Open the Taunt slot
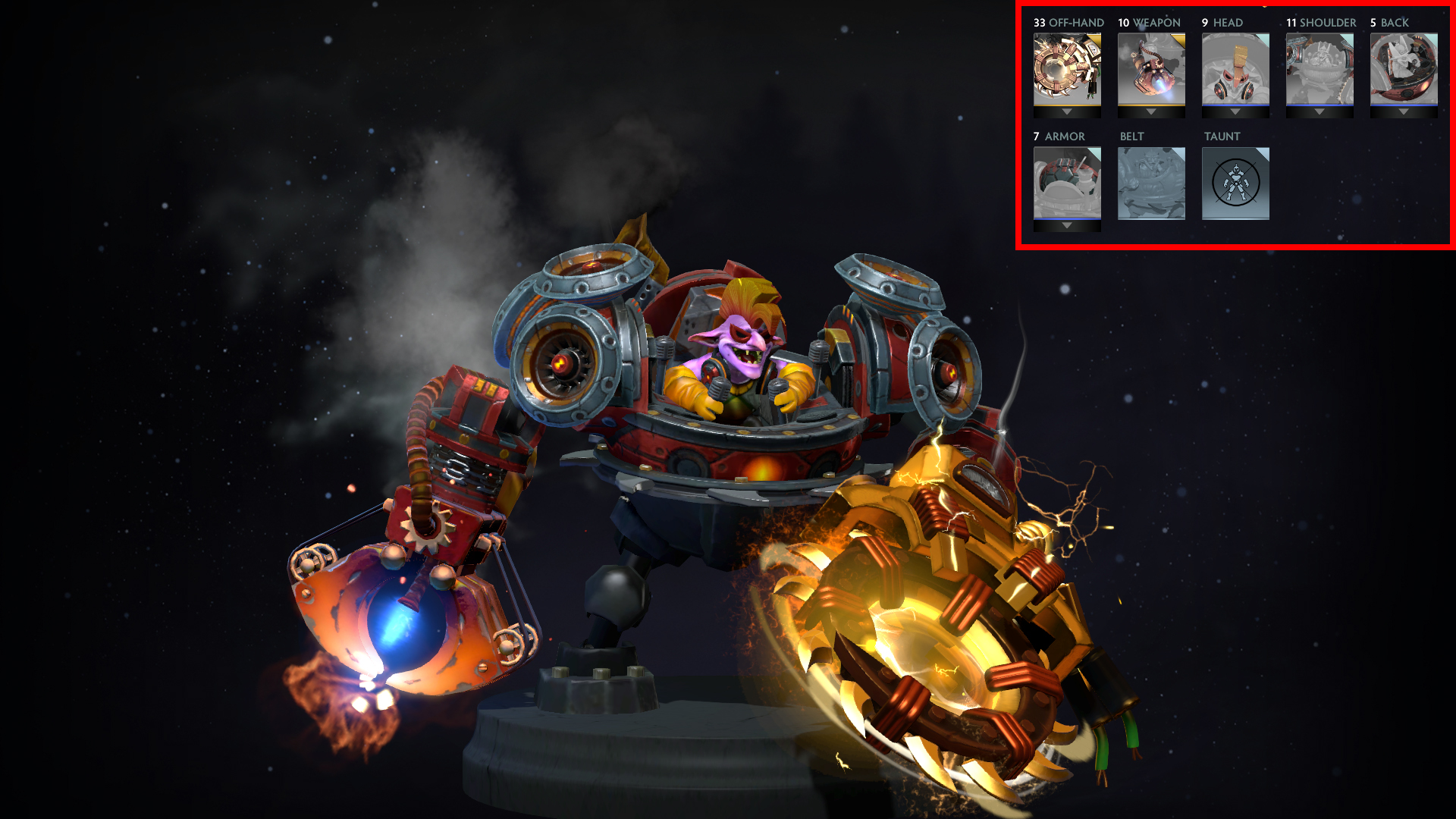This screenshot has height=819, width=1456. point(1235,183)
